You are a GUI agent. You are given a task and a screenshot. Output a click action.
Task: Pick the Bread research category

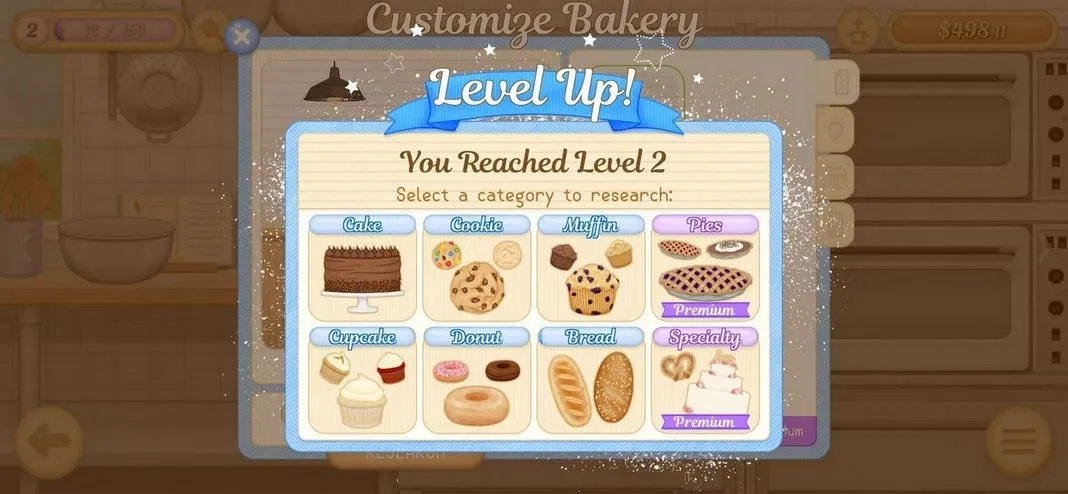click(x=590, y=380)
